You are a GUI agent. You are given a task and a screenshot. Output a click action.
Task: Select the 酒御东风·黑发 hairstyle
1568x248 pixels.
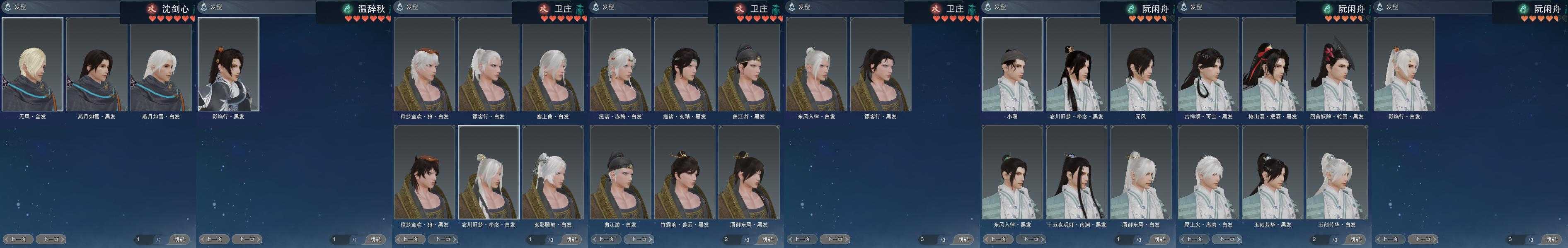click(x=749, y=173)
